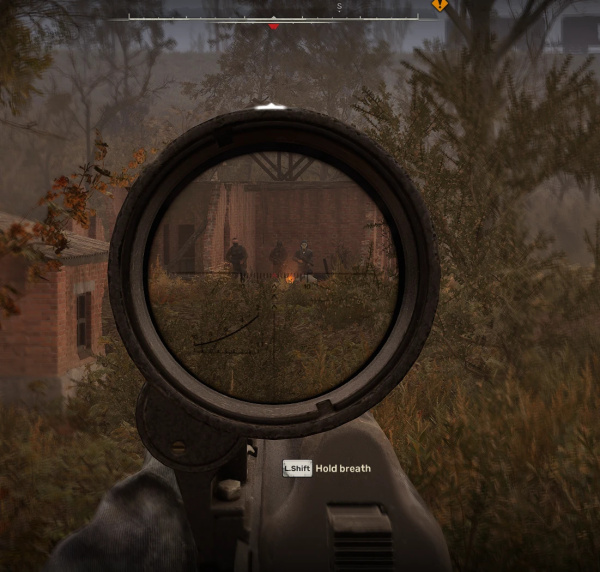Click the S heading on the compass bar
This screenshot has width=600, height=572.
click(x=339, y=7)
